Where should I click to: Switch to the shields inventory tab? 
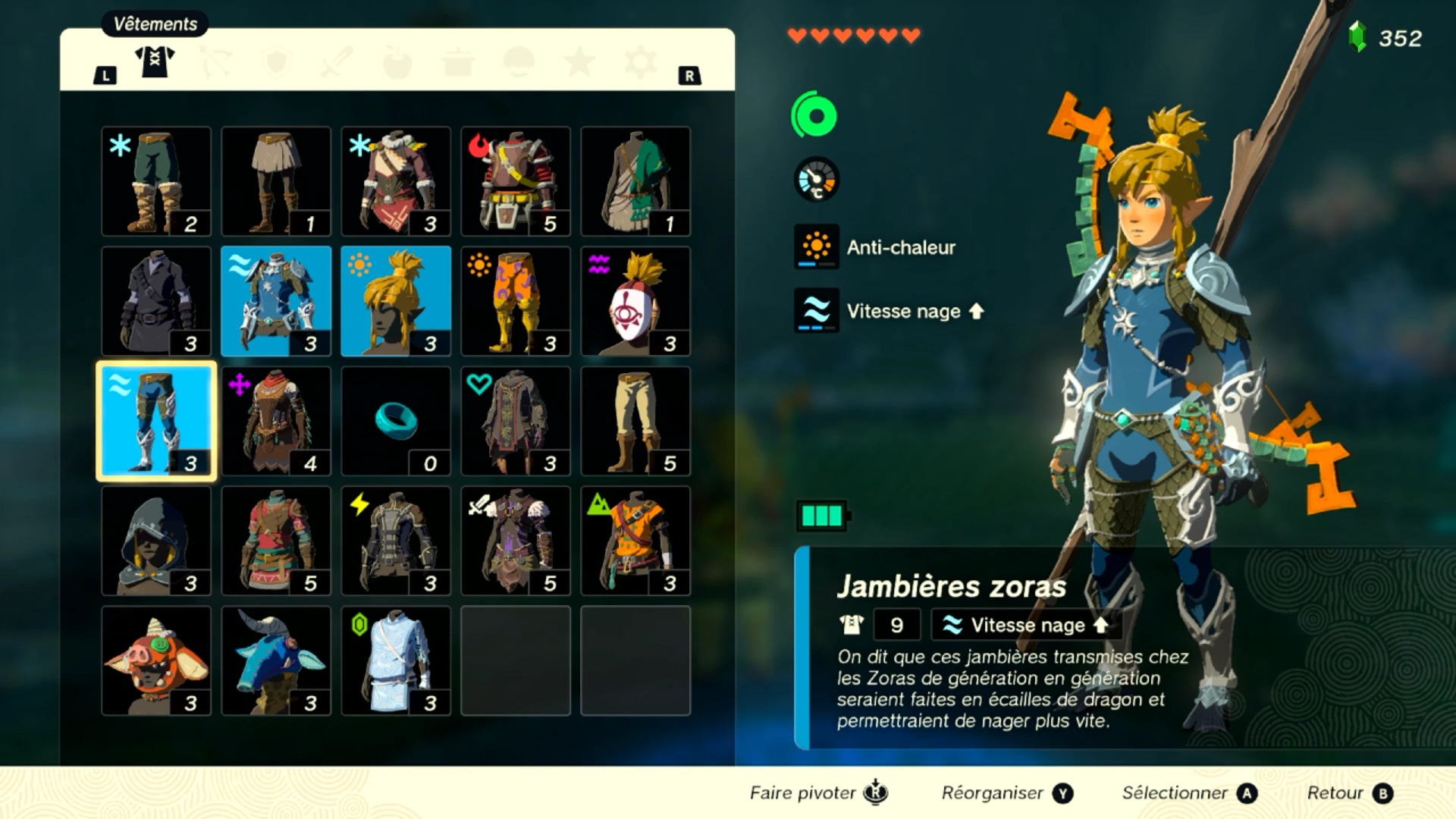click(x=276, y=62)
